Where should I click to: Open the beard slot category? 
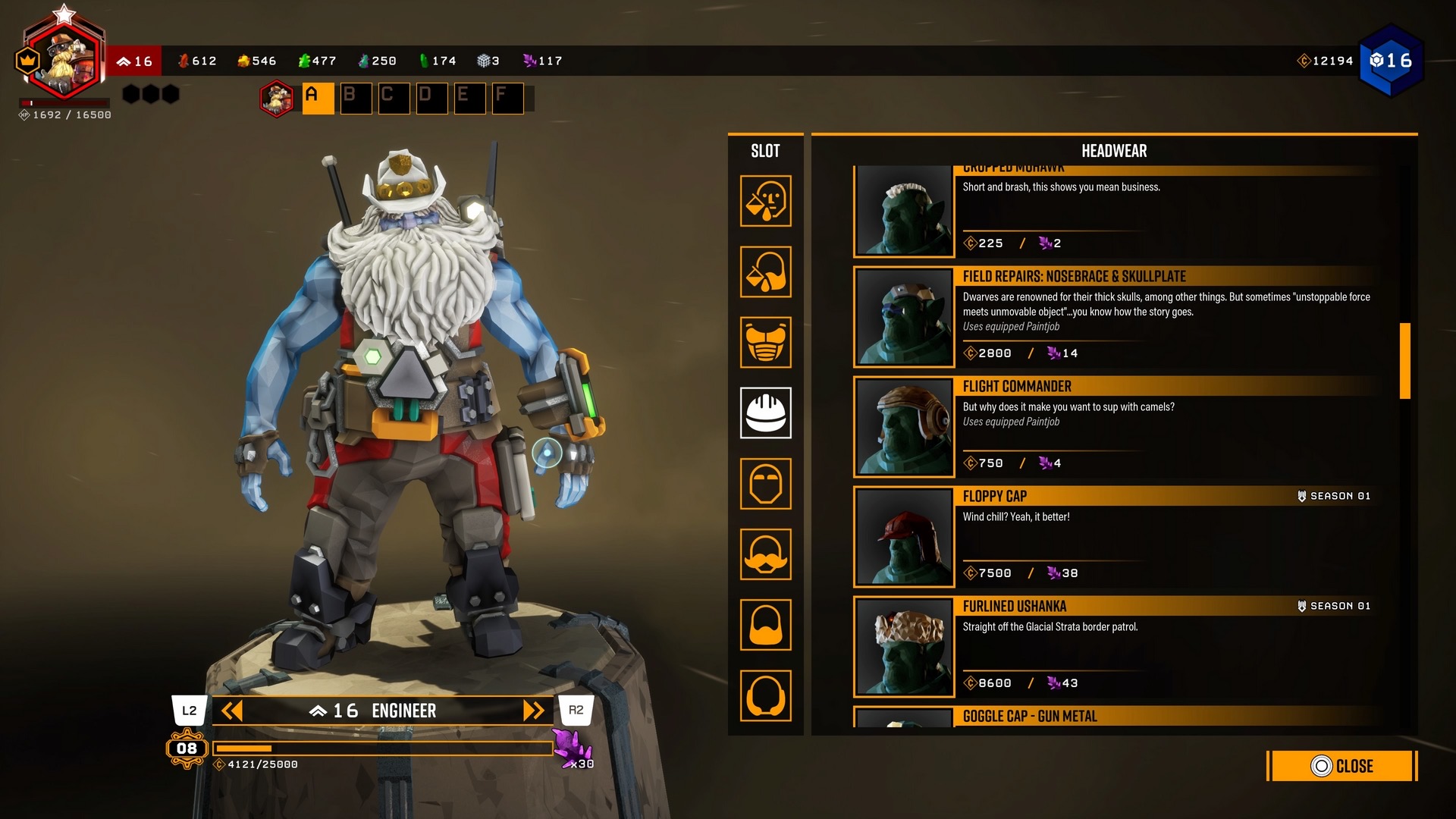(x=766, y=625)
